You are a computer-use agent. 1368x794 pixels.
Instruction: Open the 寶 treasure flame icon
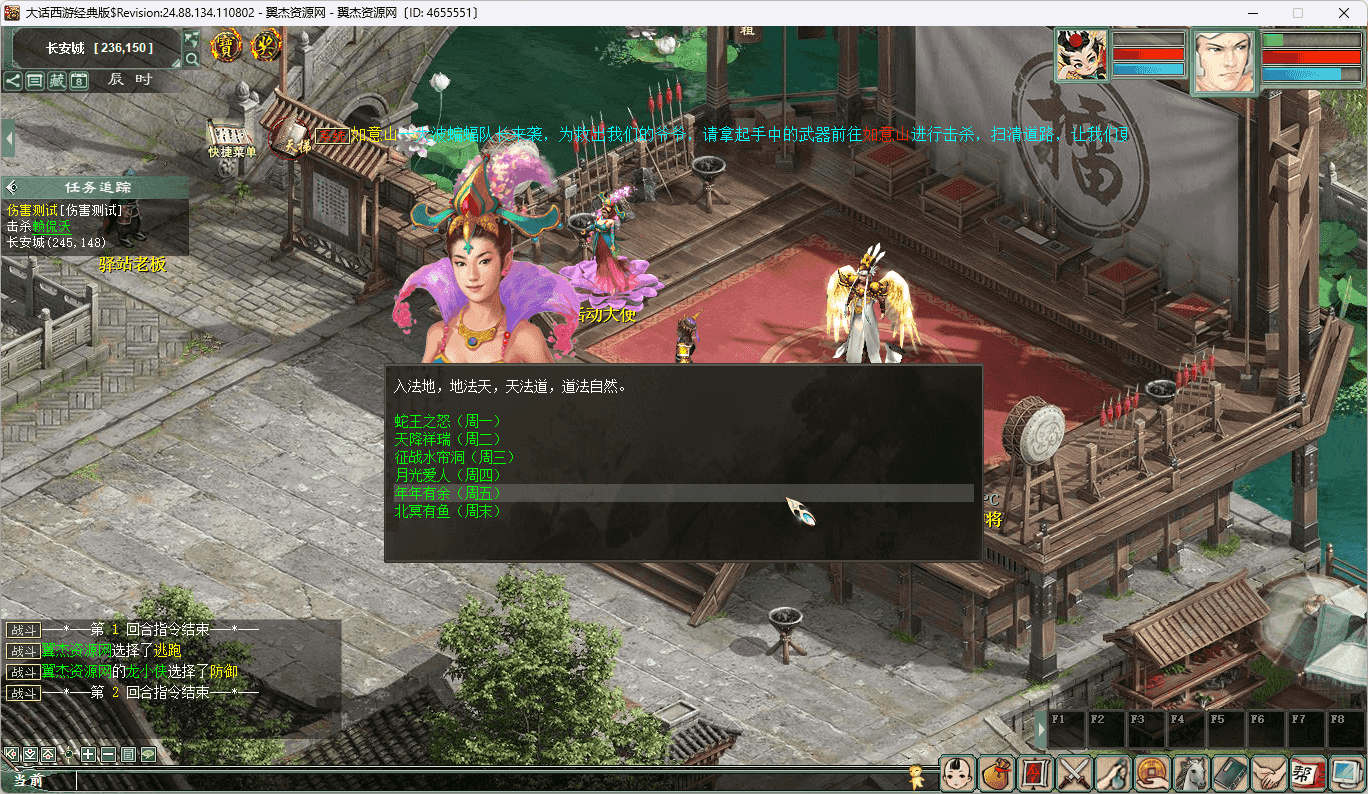coord(227,46)
